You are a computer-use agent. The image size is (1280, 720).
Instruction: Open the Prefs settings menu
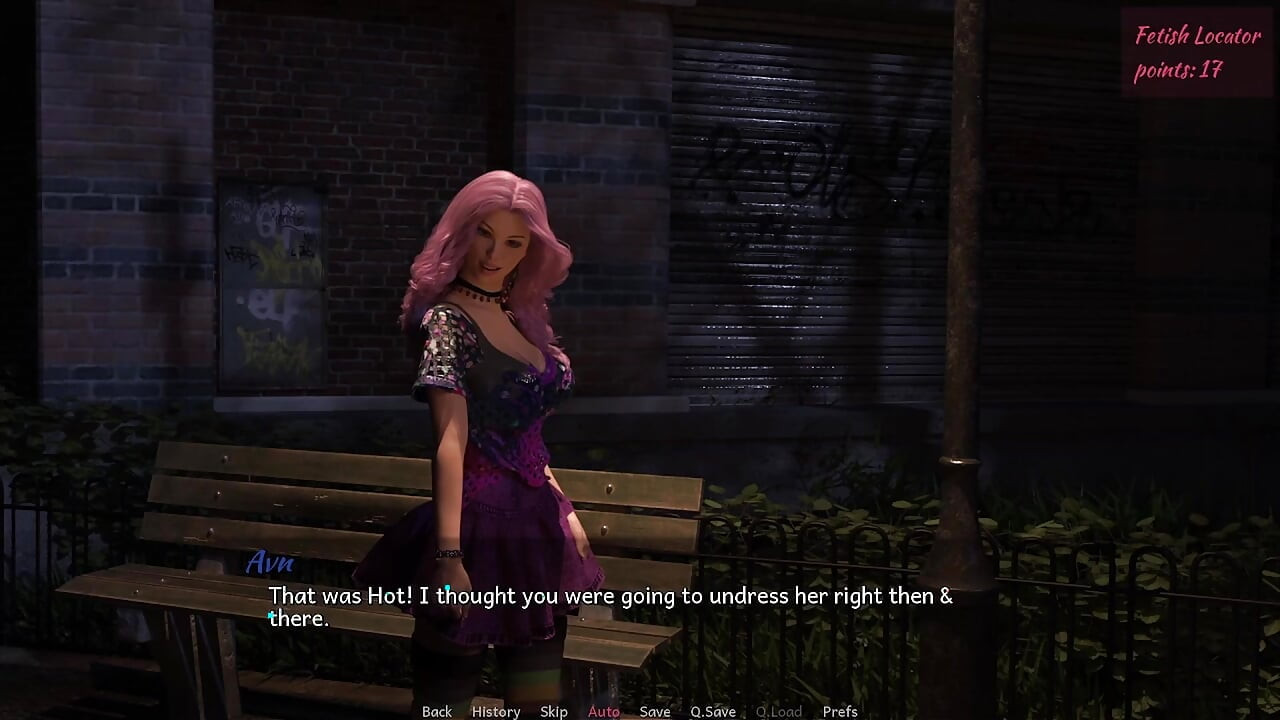(x=840, y=712)
